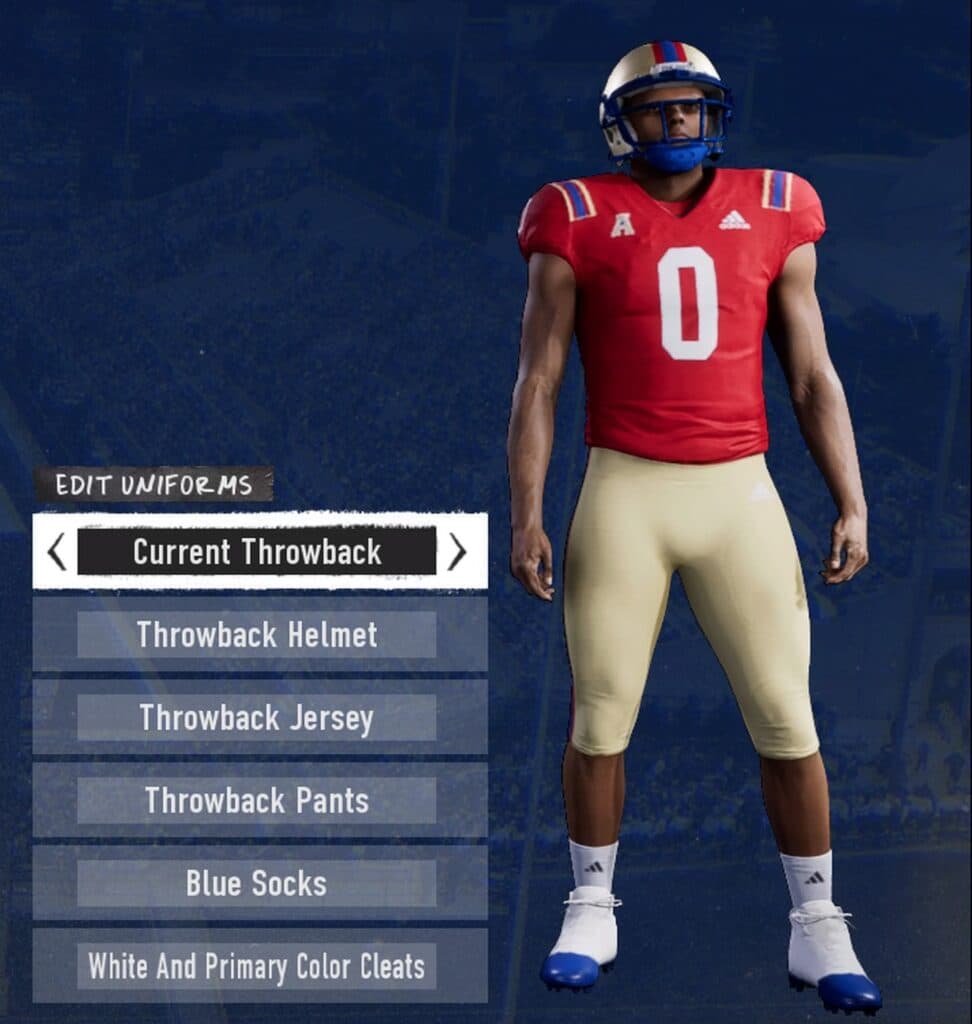Screen dimensions: 972x1024
Task: Pick the Blue Socks option
Action: pos(257,884)
